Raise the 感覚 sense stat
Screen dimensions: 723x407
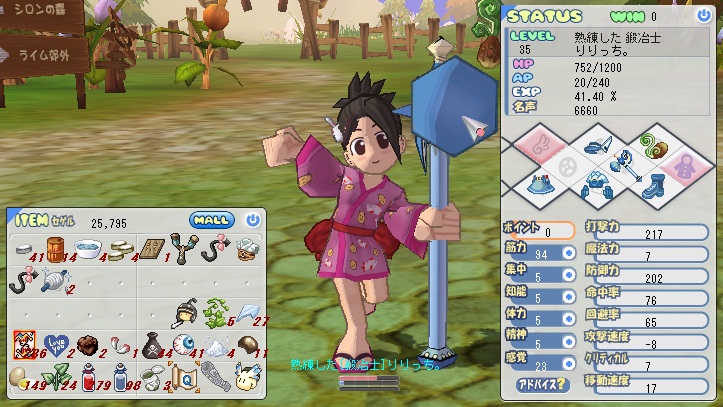tap(568, 365)
